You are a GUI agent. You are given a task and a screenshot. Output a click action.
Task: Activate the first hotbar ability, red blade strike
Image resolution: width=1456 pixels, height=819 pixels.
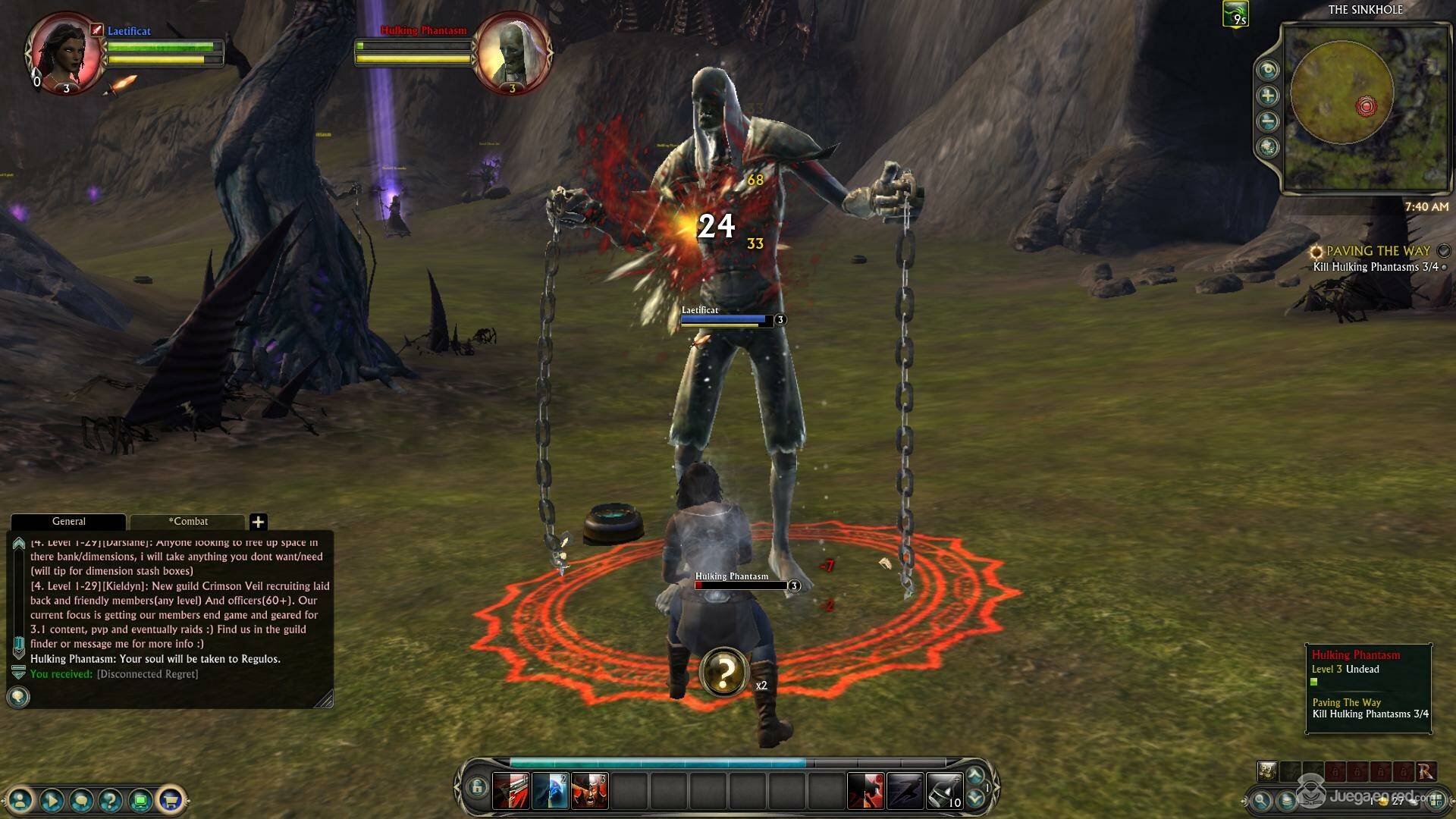pyautogui.click(x=510, y=790)
